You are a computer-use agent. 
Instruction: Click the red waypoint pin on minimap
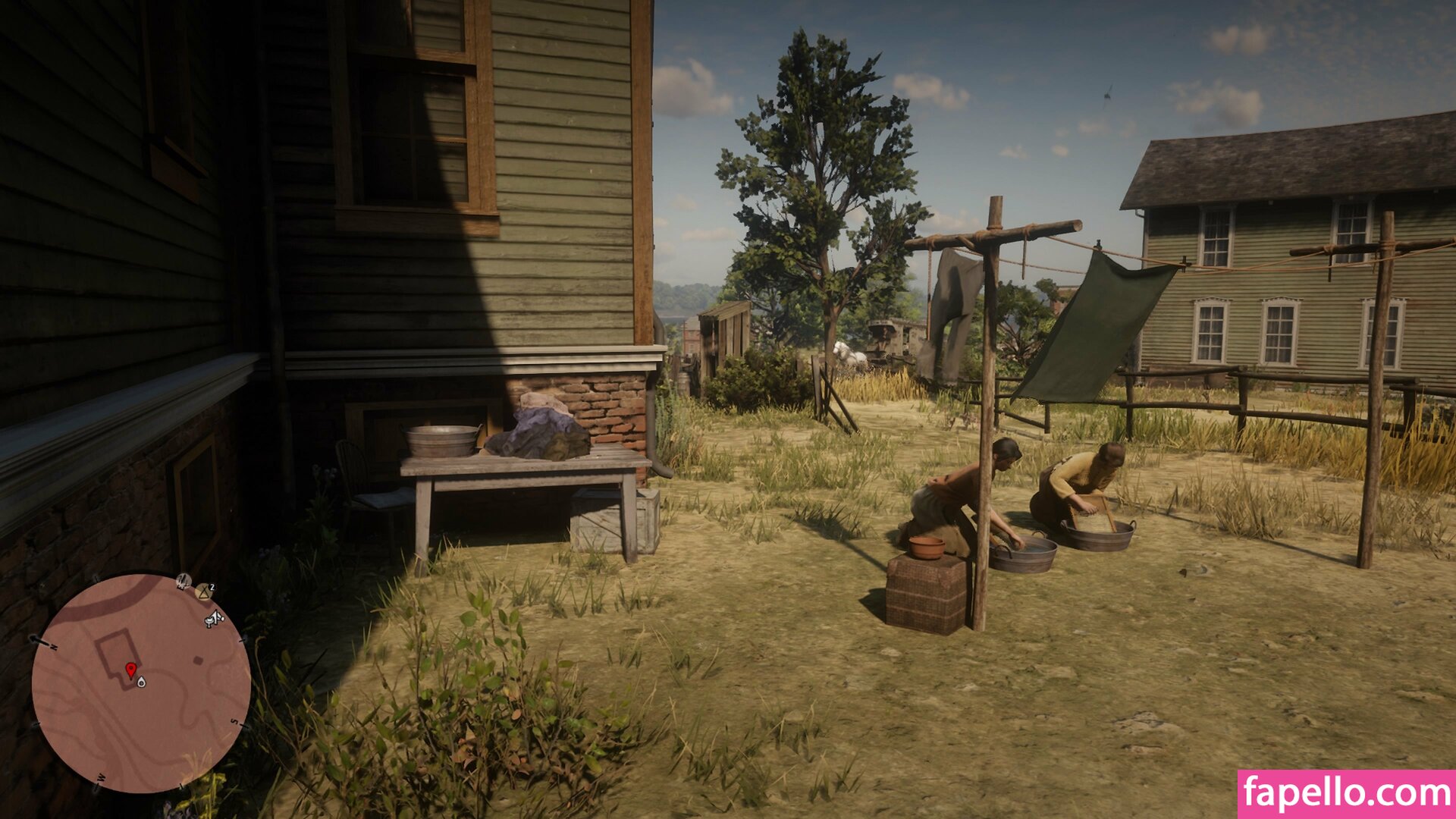click(130, 670)
